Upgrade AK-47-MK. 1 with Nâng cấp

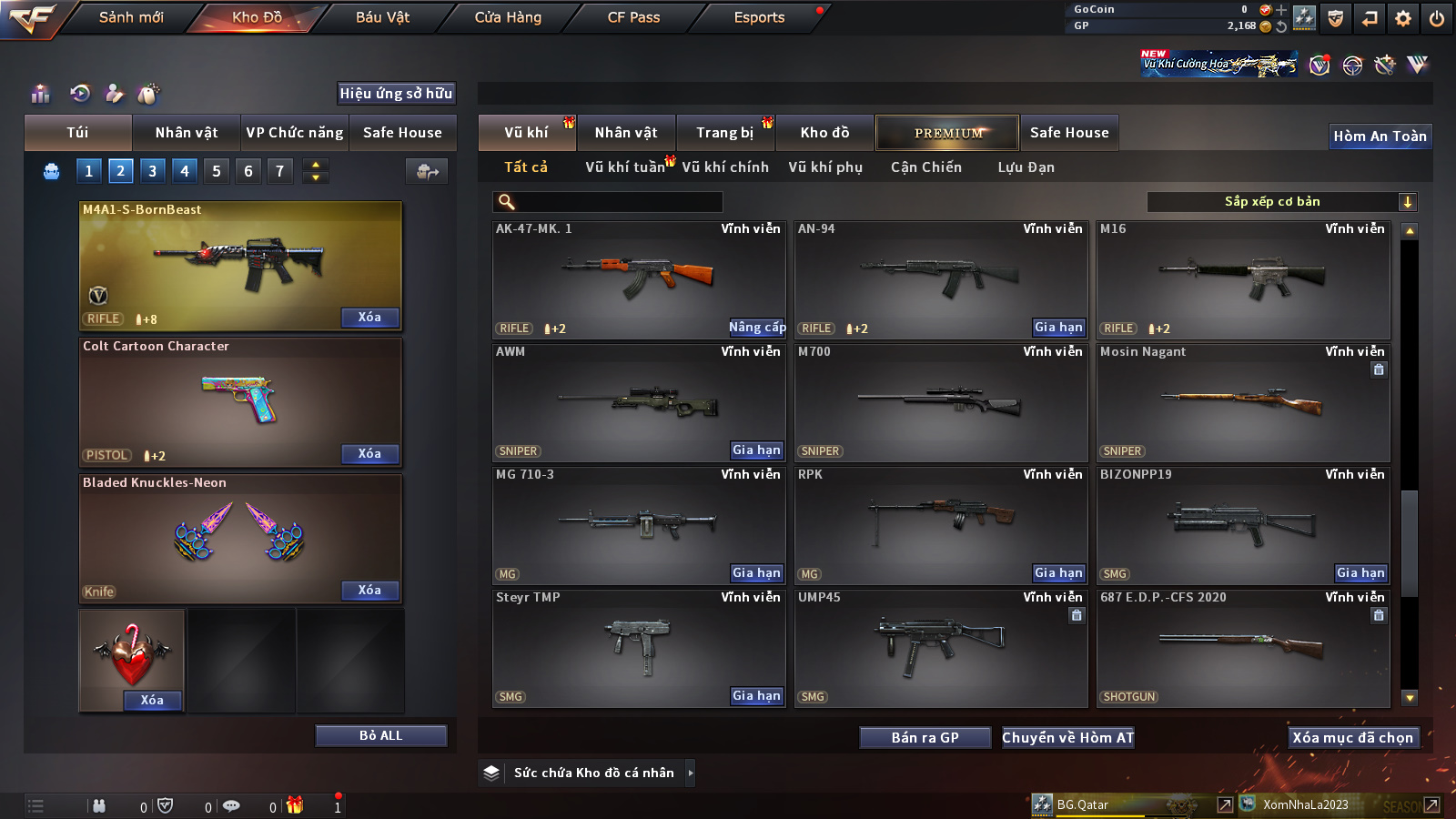(756, 327)
